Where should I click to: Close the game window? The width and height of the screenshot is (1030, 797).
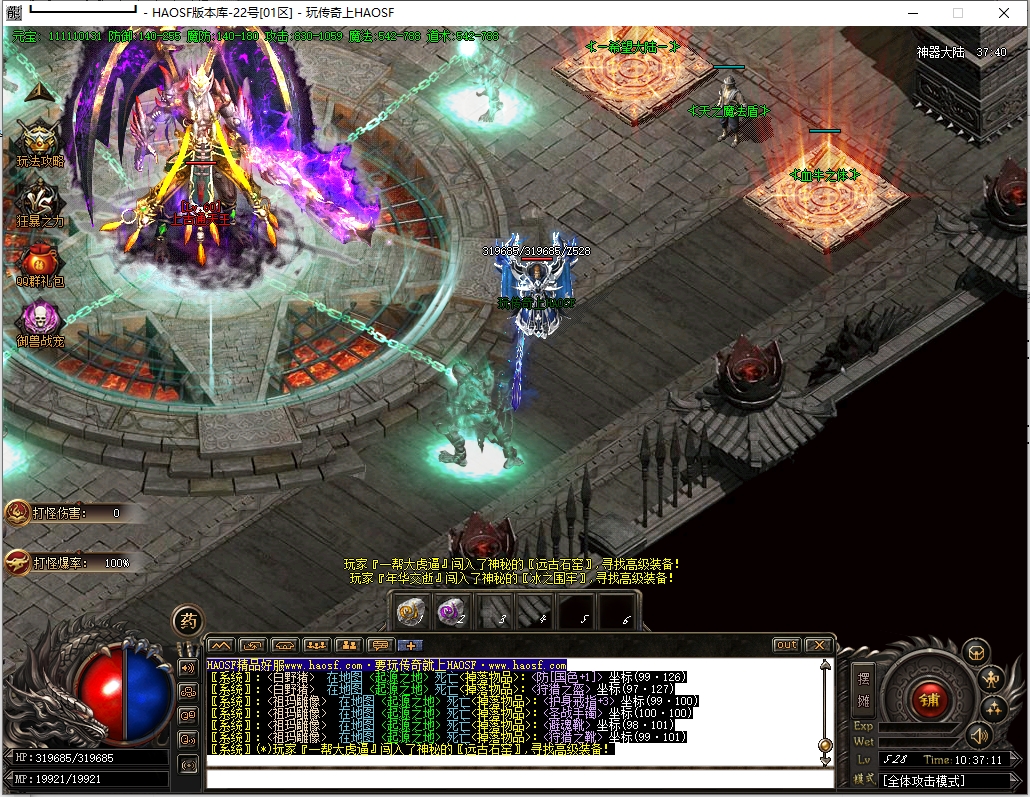[x=1004, y=13]
